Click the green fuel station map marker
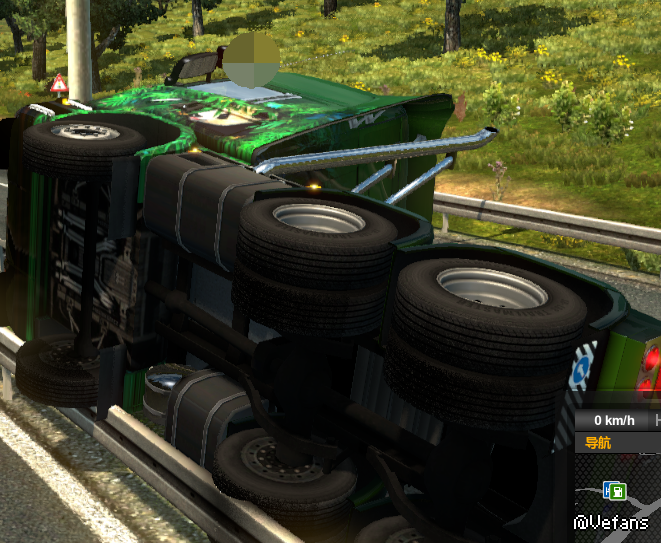Screen dimensions: 661x543 coord(618,490)
